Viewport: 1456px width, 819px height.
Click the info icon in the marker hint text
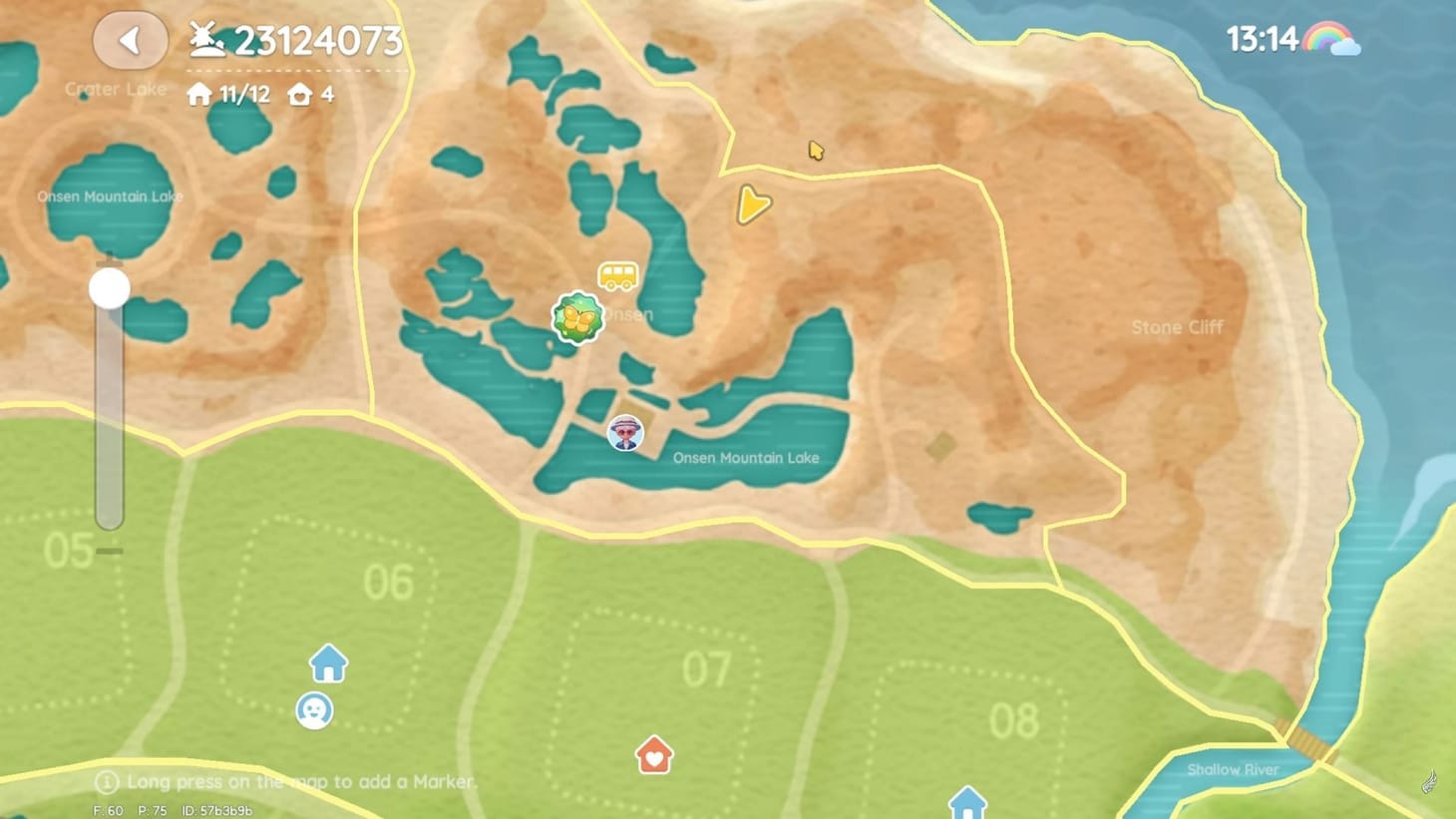click(105, 782)
